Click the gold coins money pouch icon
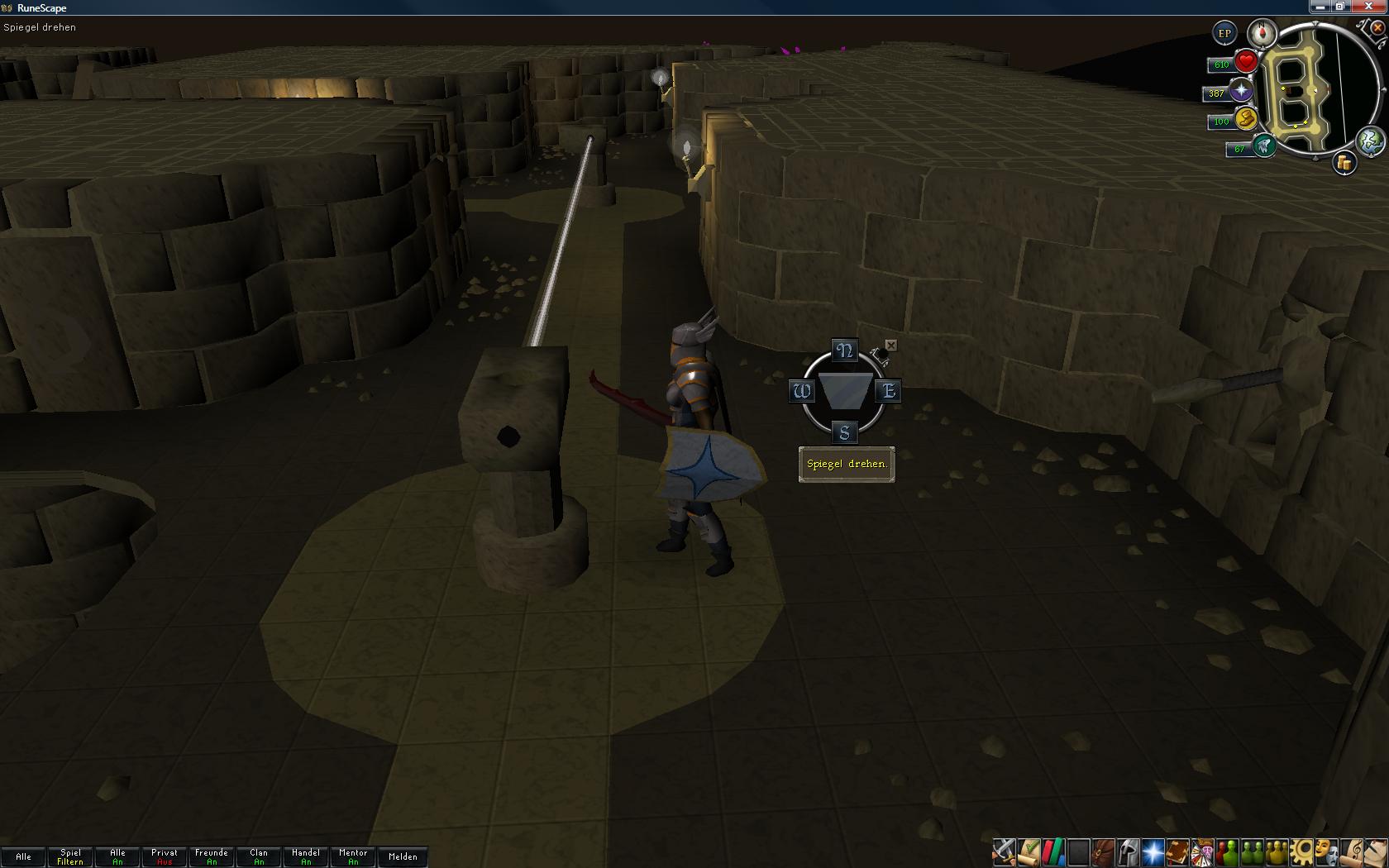 tap(1344, 164)
